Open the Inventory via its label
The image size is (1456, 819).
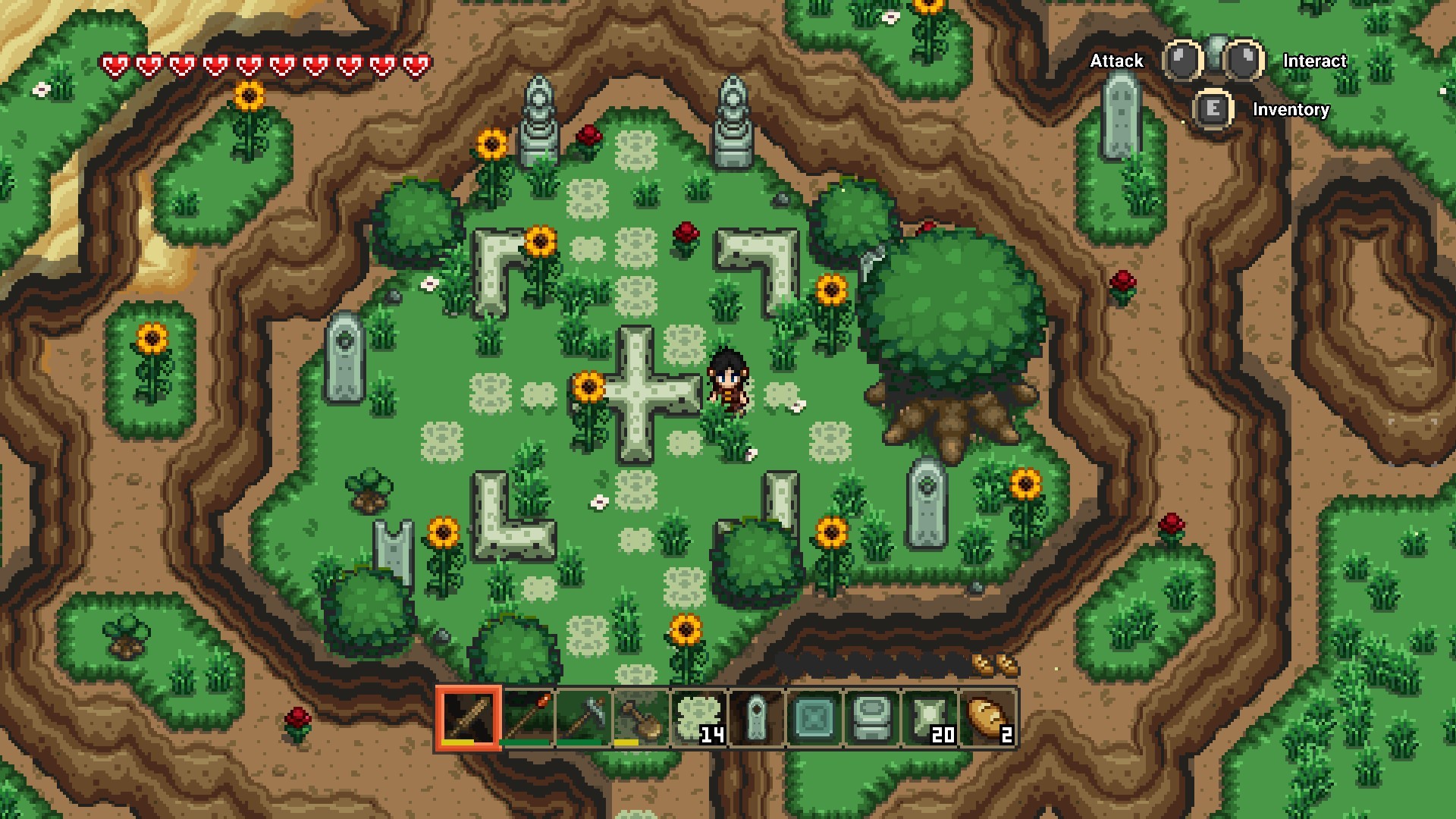tap(1290, 111)
